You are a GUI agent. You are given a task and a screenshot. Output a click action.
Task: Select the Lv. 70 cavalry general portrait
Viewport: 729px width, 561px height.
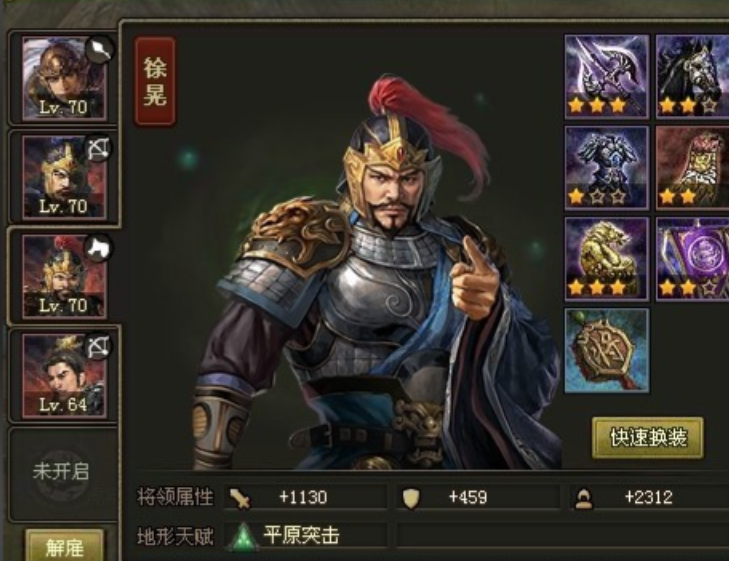pos(64,275)
